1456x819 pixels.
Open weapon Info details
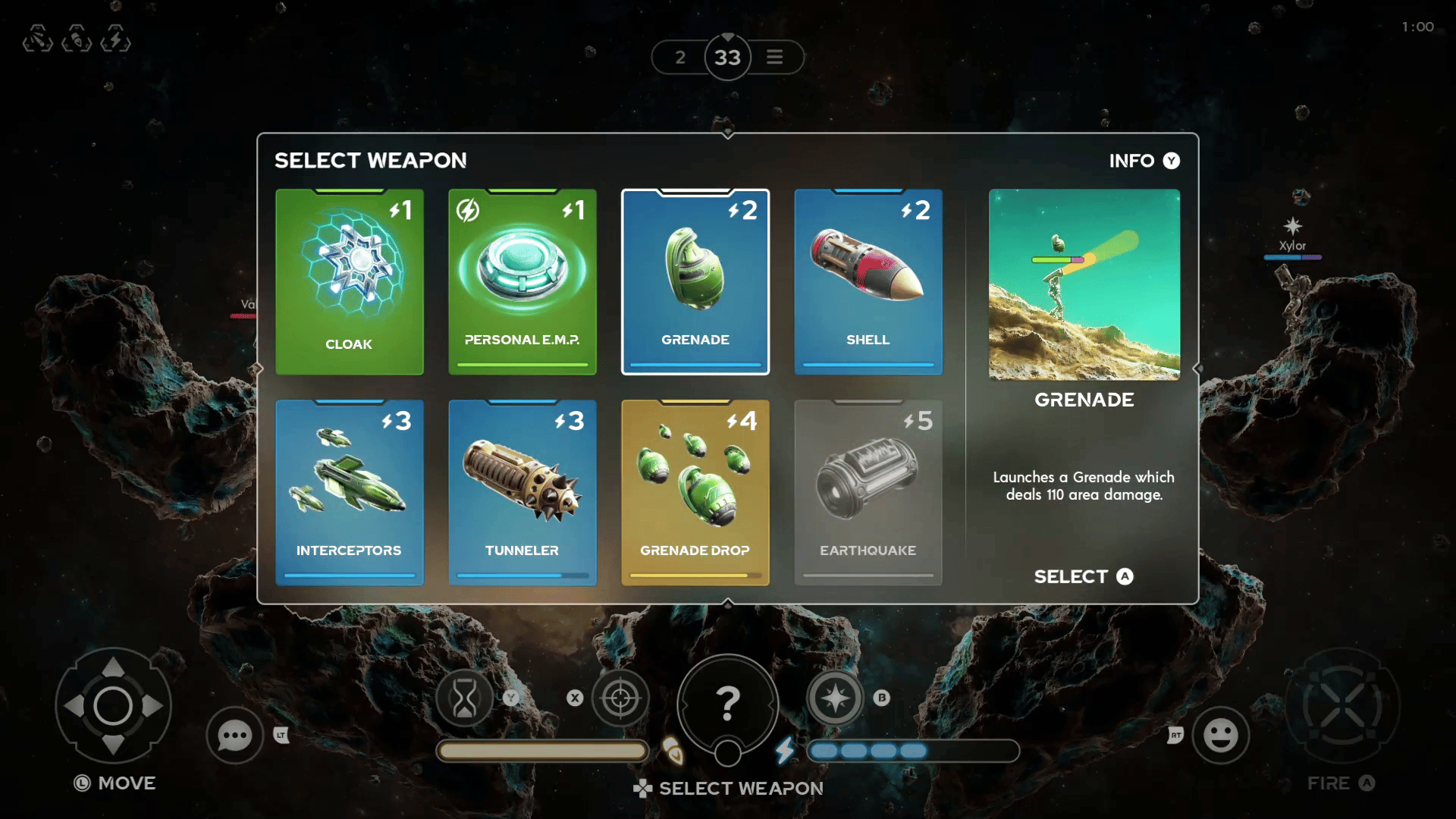click(x=1144, y=161)
